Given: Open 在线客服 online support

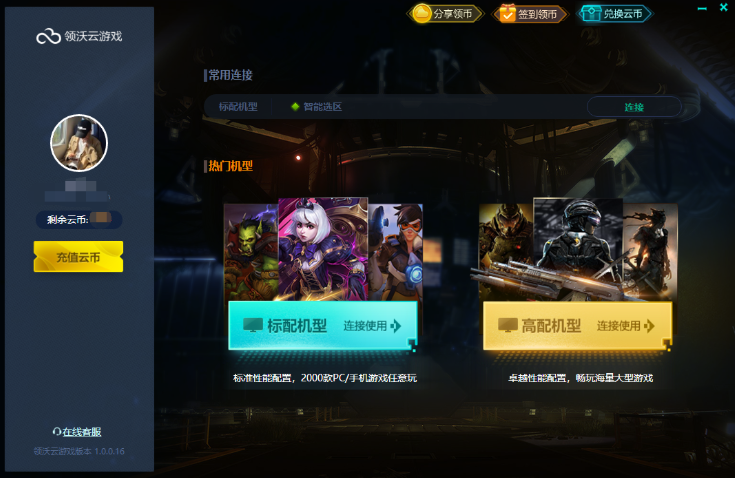Looking at the screenshot, I should [77, 432].
